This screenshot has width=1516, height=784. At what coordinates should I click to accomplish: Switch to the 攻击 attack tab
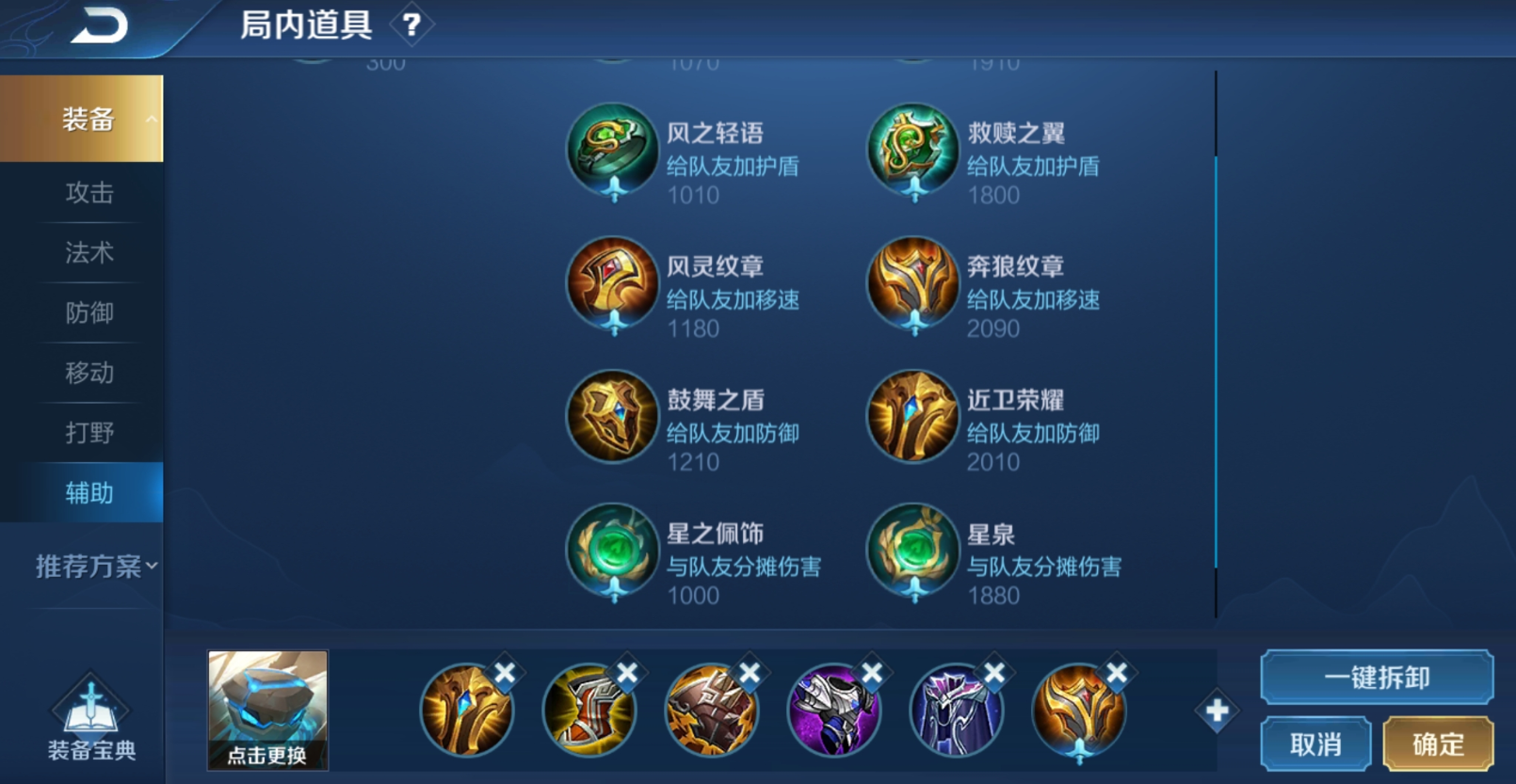[89, 193]
